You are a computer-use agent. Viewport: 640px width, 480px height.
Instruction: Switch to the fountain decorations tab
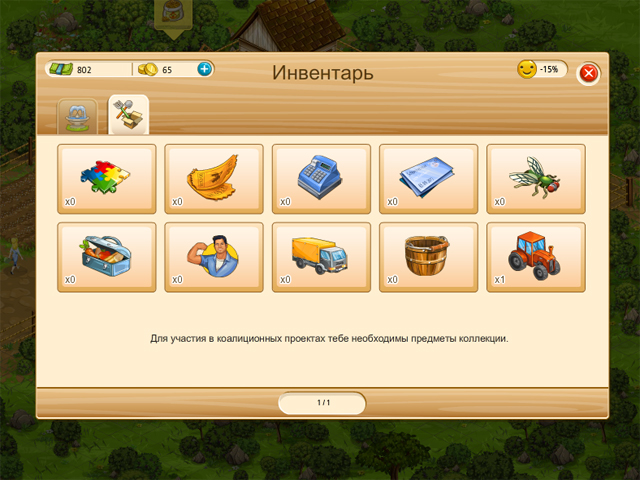click(x=78, y=116)
